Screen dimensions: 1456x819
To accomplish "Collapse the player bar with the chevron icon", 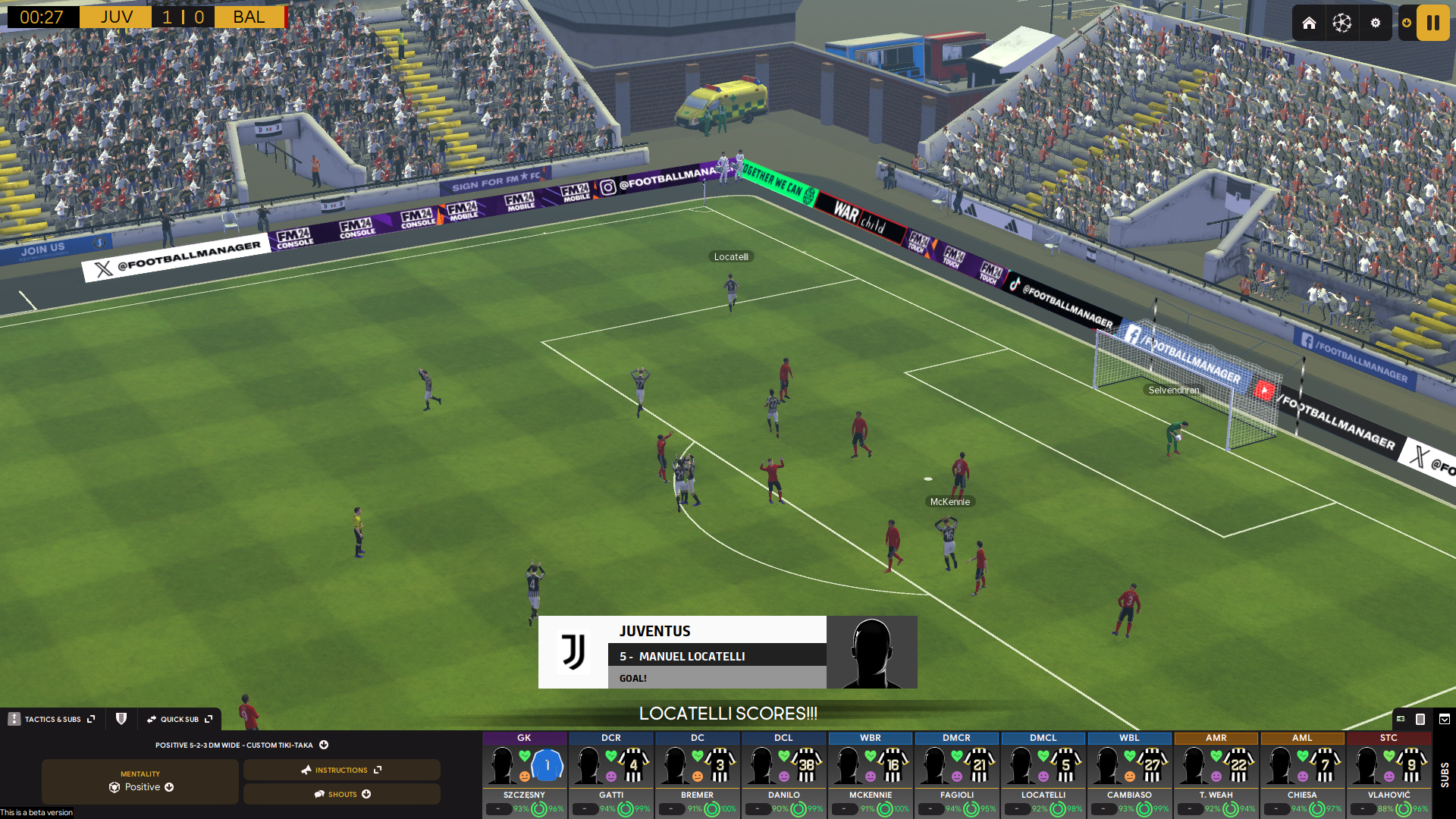I will point(1445,719).
